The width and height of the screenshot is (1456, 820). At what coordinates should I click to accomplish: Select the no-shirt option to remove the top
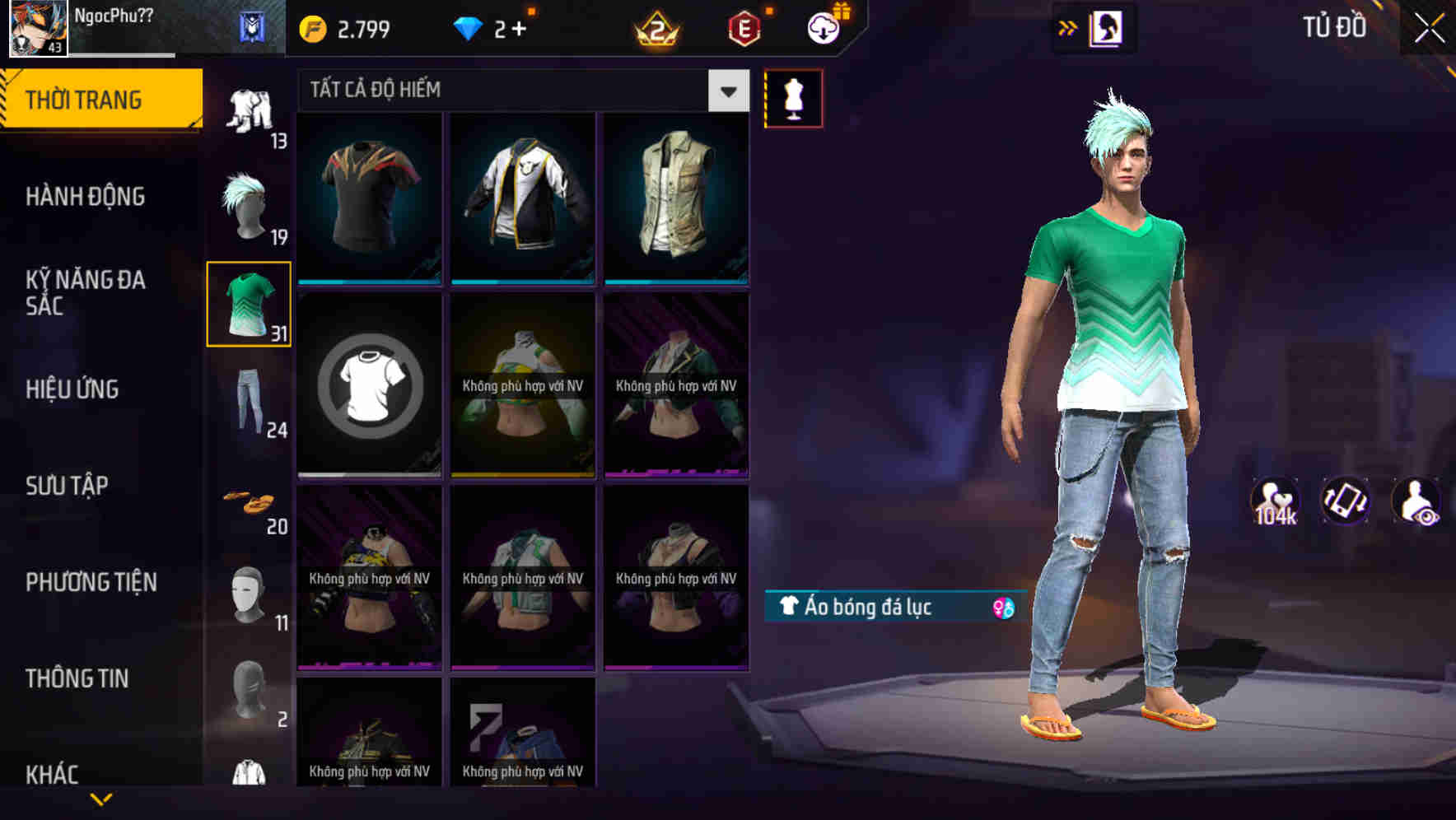(369, 387)
